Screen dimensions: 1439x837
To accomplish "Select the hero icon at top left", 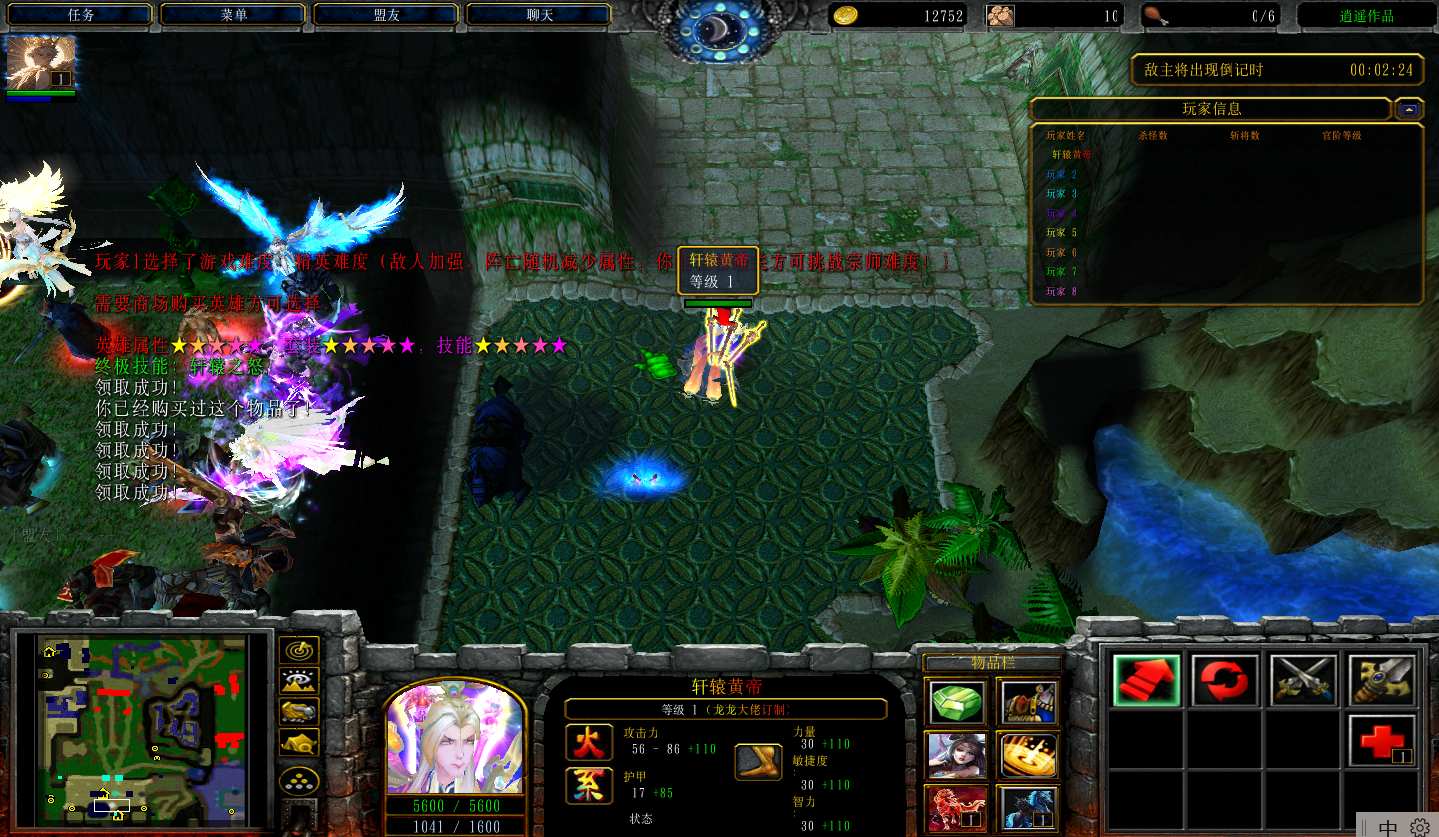I will point(41,64).
